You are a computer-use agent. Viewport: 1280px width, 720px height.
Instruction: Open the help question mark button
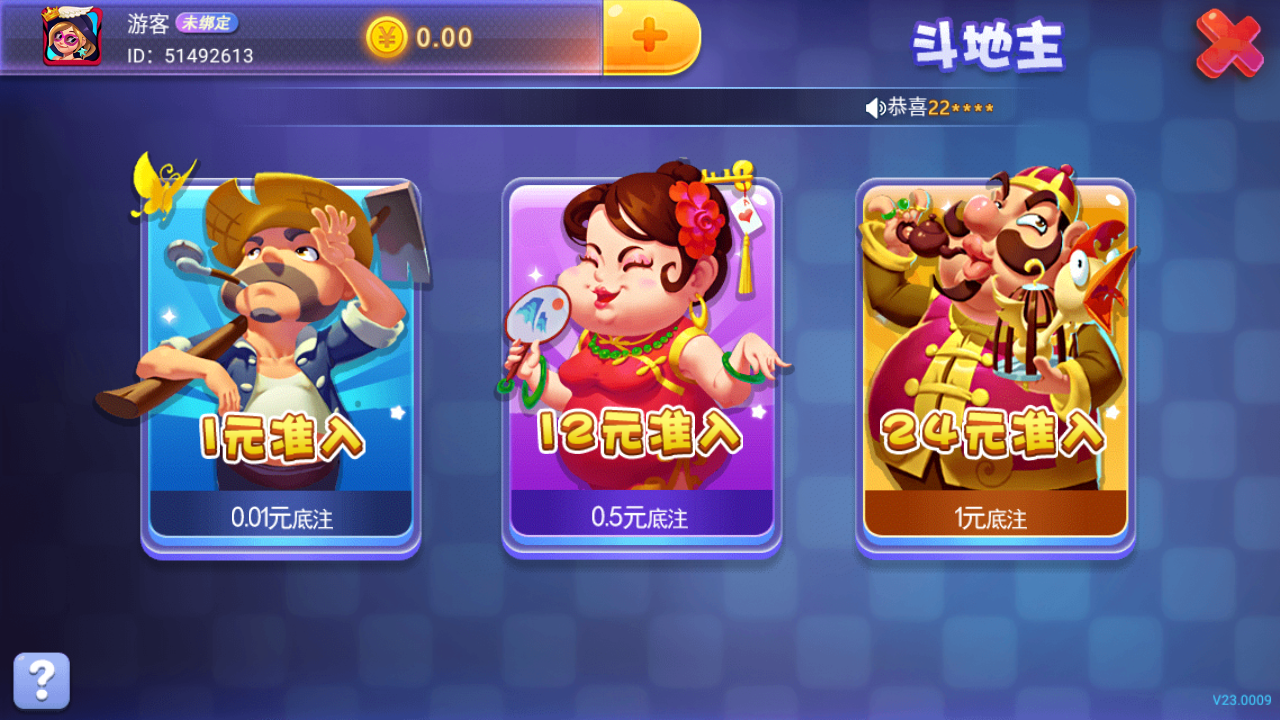[40, 679]
